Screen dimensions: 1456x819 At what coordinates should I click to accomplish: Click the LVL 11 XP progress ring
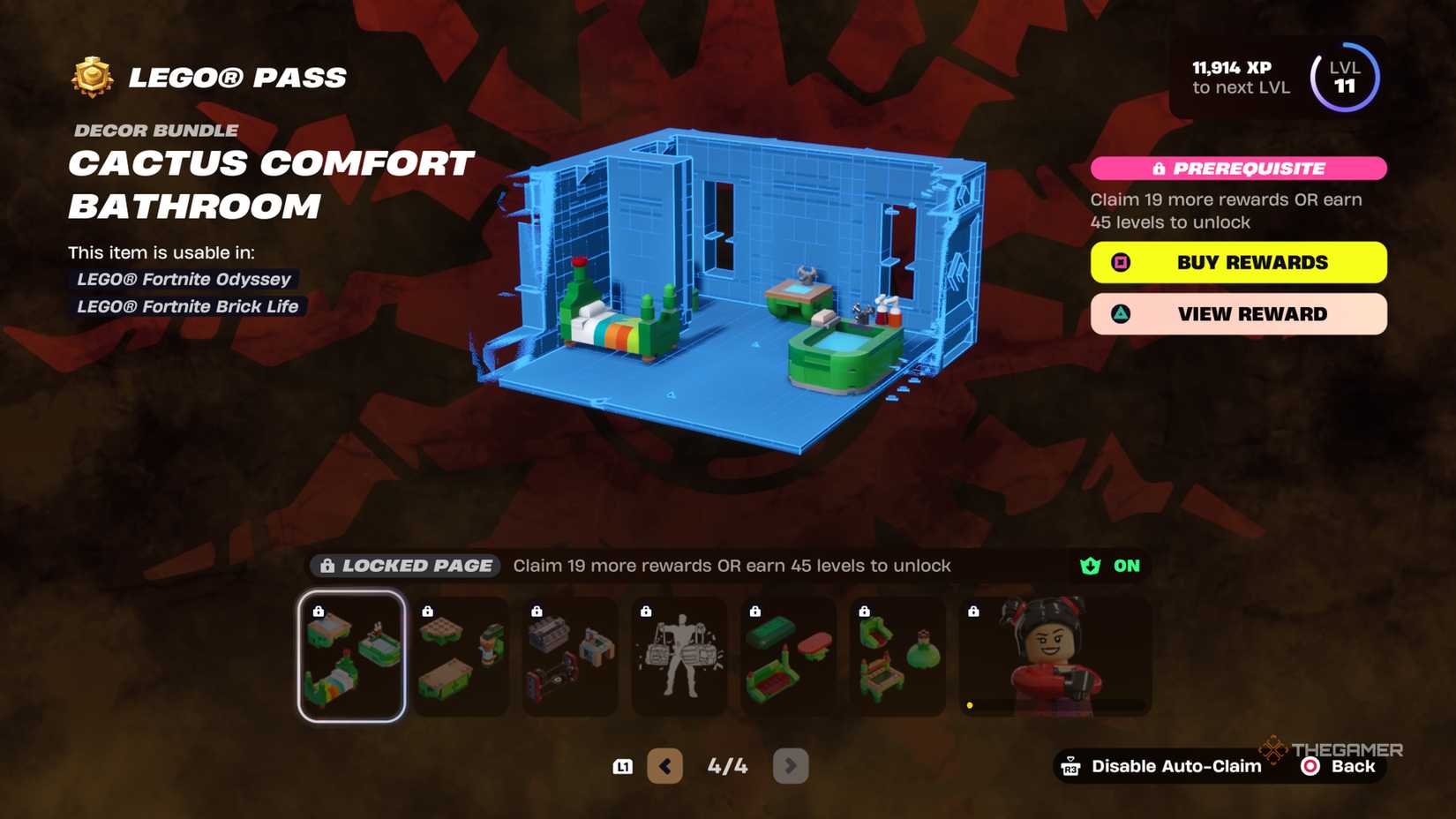1345,77
